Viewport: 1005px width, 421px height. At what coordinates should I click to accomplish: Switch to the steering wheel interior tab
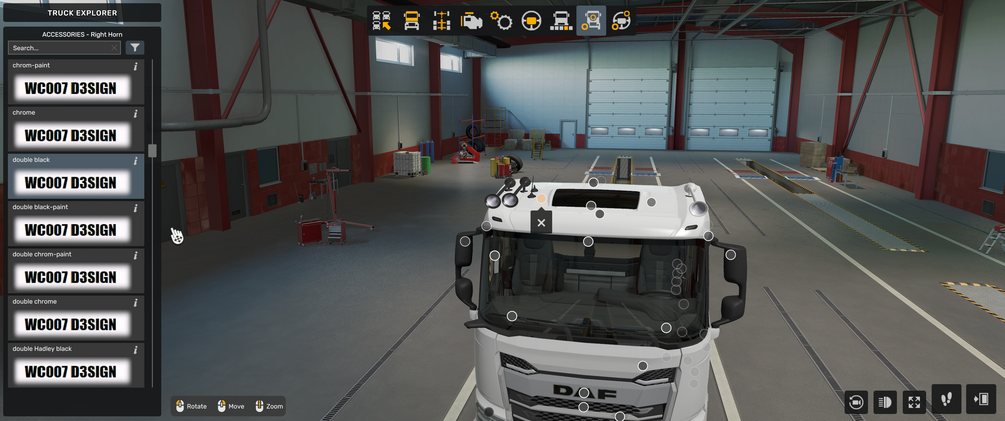coord(532,21)
